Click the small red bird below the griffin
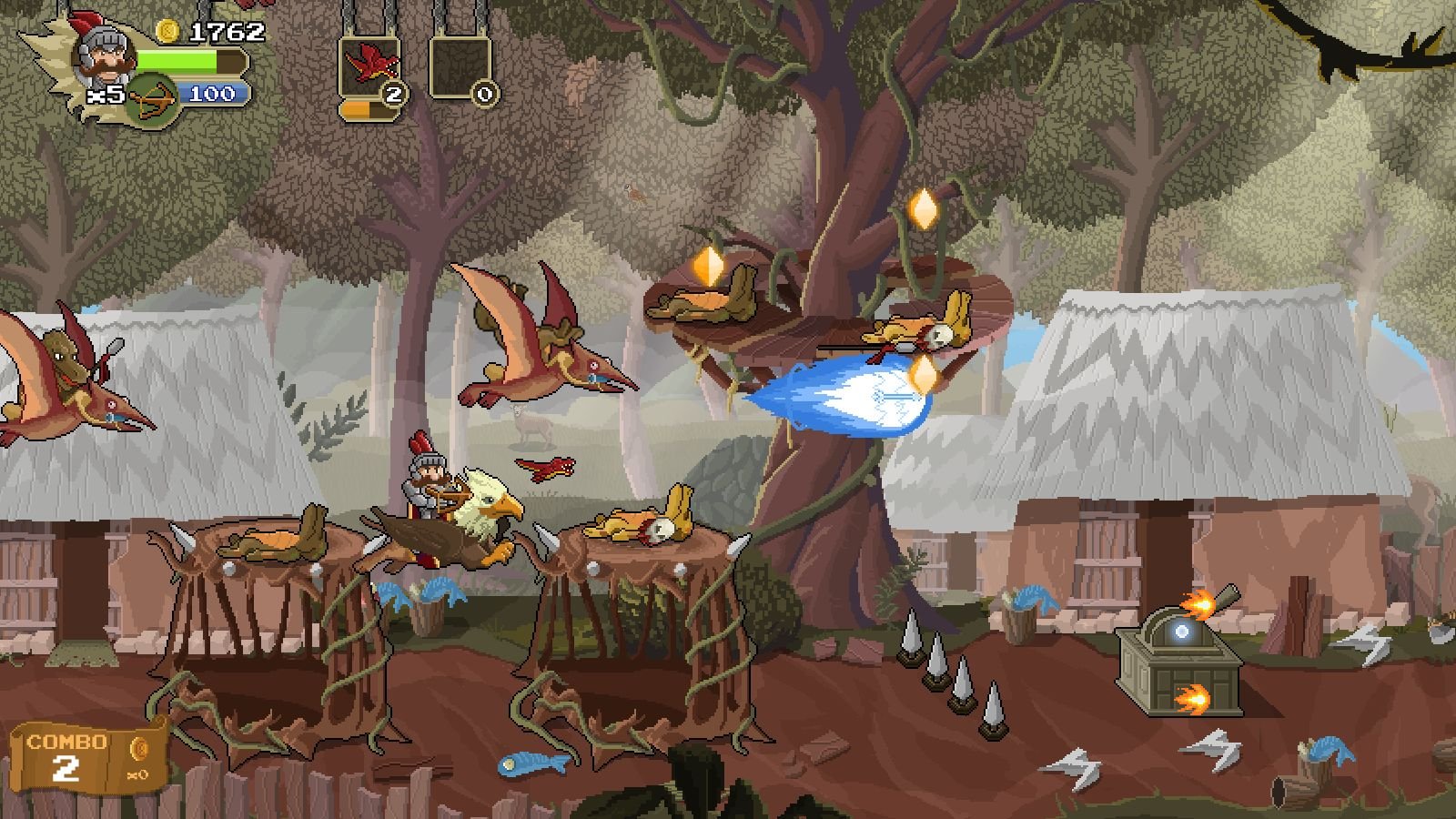This screenshot has height=819, width=1456. click(x=546, y=470)
